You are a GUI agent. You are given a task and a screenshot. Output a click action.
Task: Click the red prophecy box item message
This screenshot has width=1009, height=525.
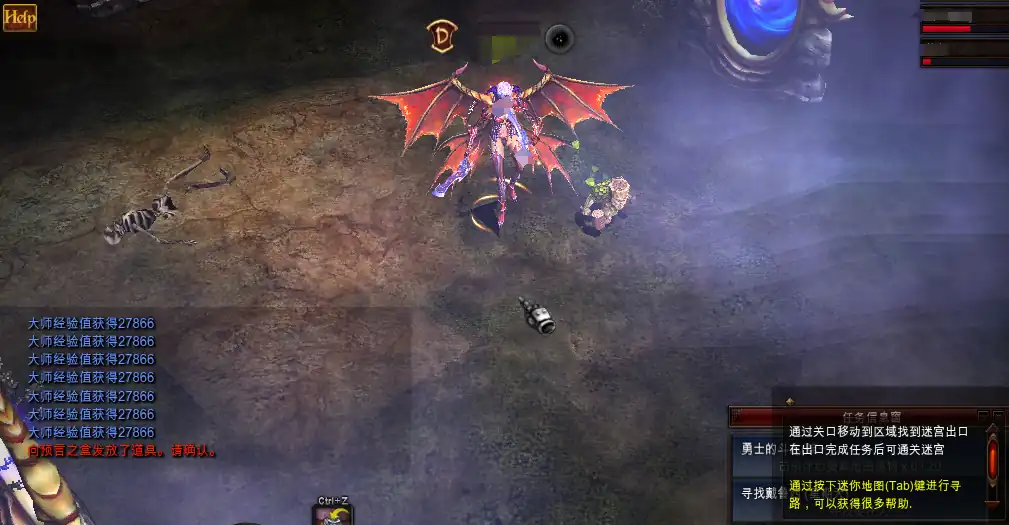coord(122,451)
